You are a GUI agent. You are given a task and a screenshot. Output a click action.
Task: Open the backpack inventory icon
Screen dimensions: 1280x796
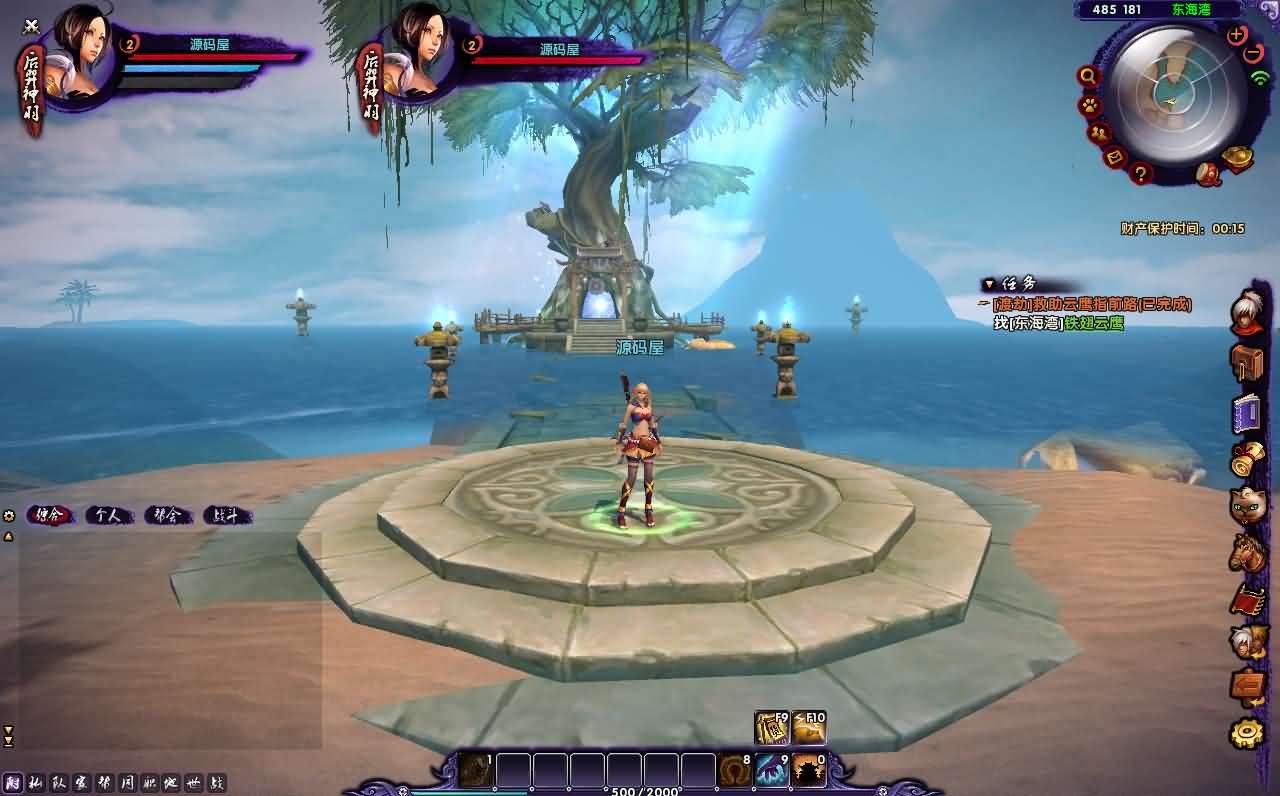1247,363
